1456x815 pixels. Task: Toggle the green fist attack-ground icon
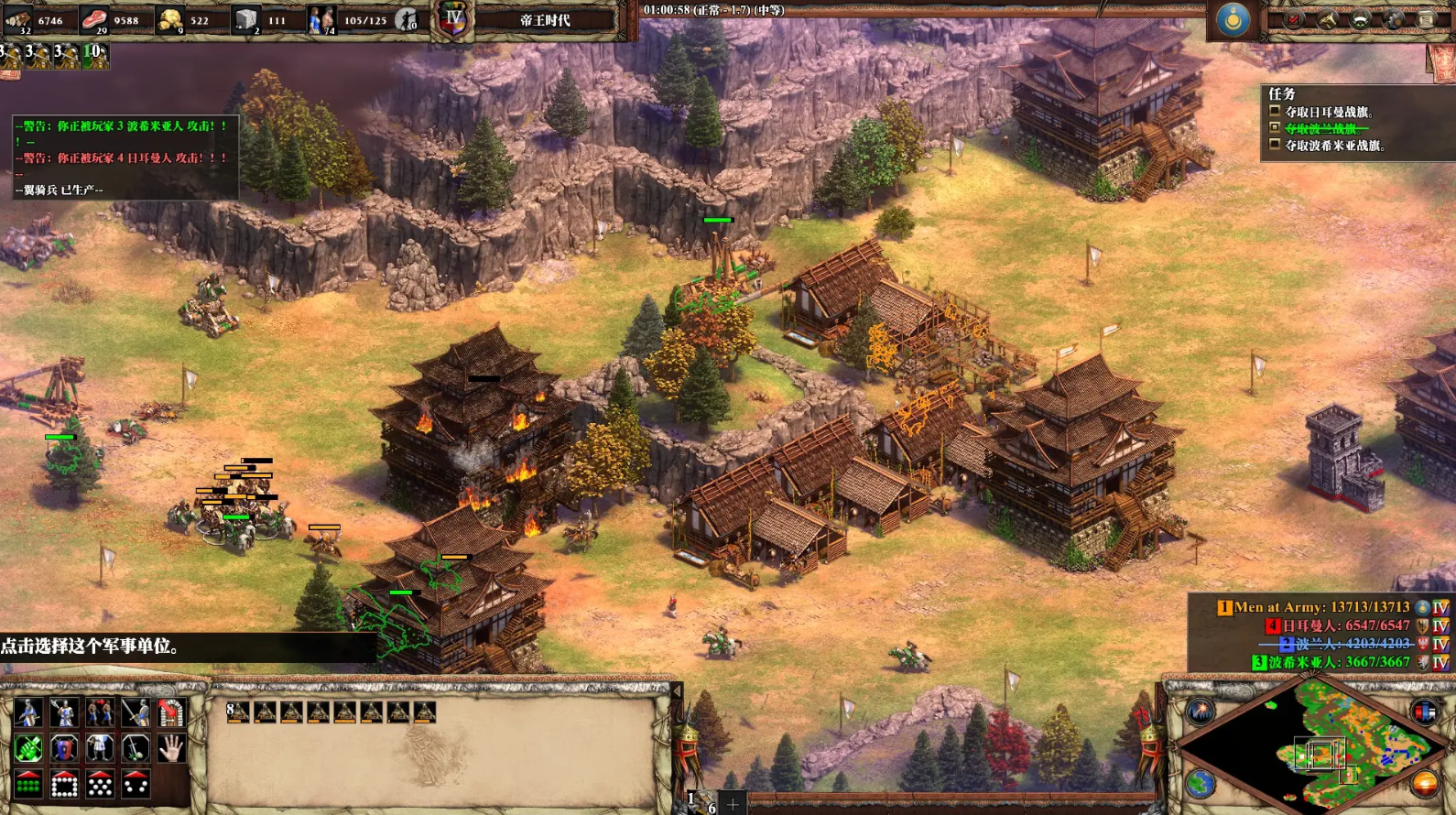[x=28, y=748]
